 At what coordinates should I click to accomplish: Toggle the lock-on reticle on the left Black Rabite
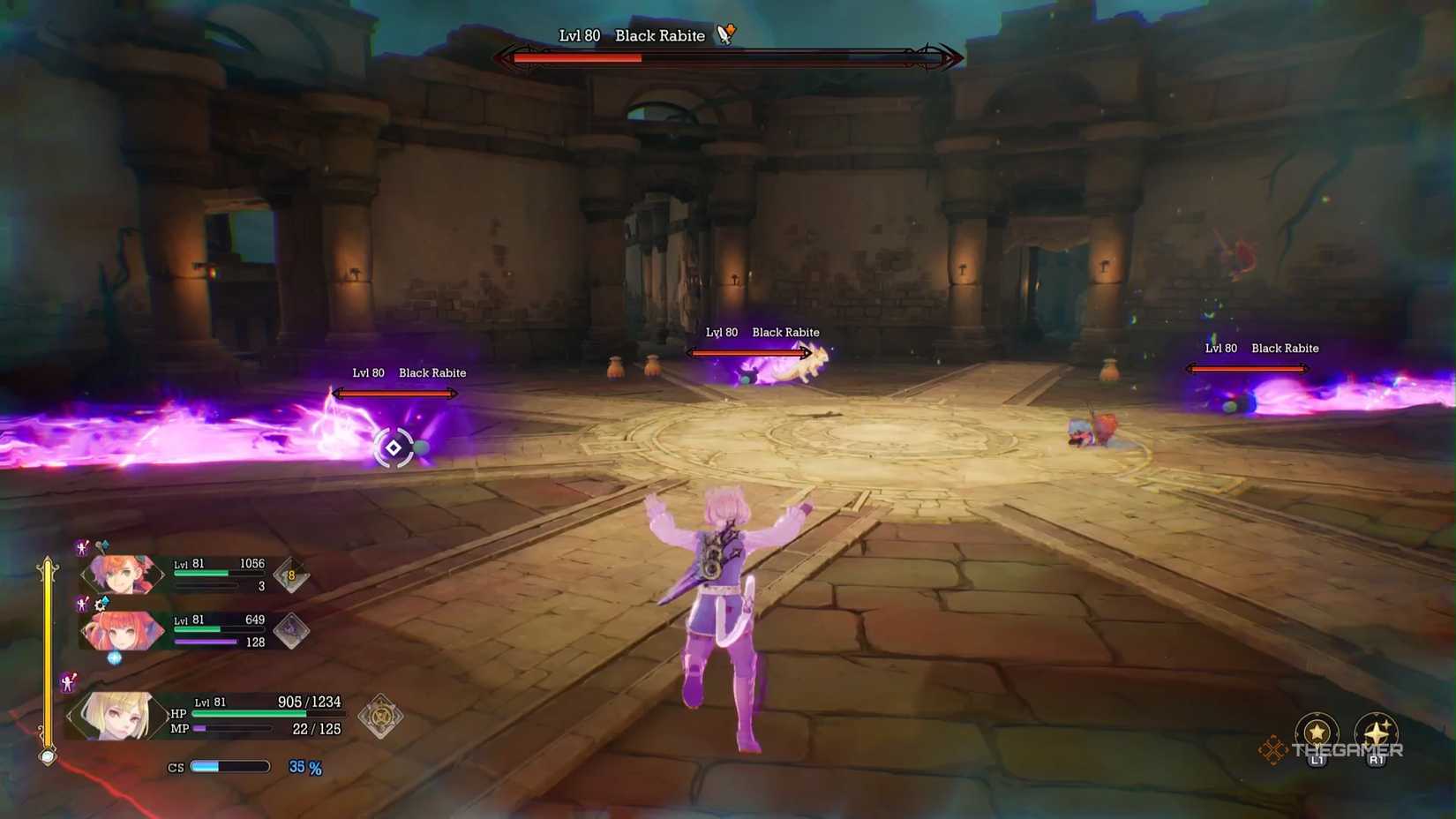pos(394,448)
